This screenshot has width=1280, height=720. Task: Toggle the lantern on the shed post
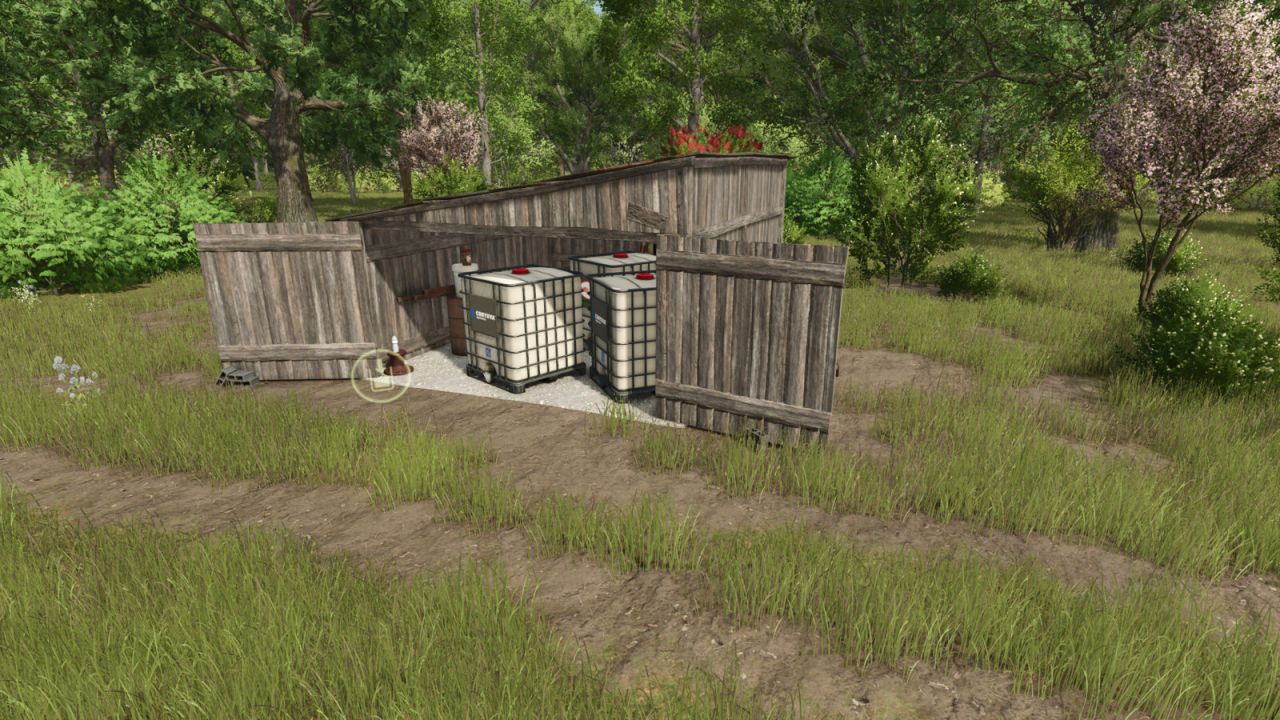coord(465,256)
